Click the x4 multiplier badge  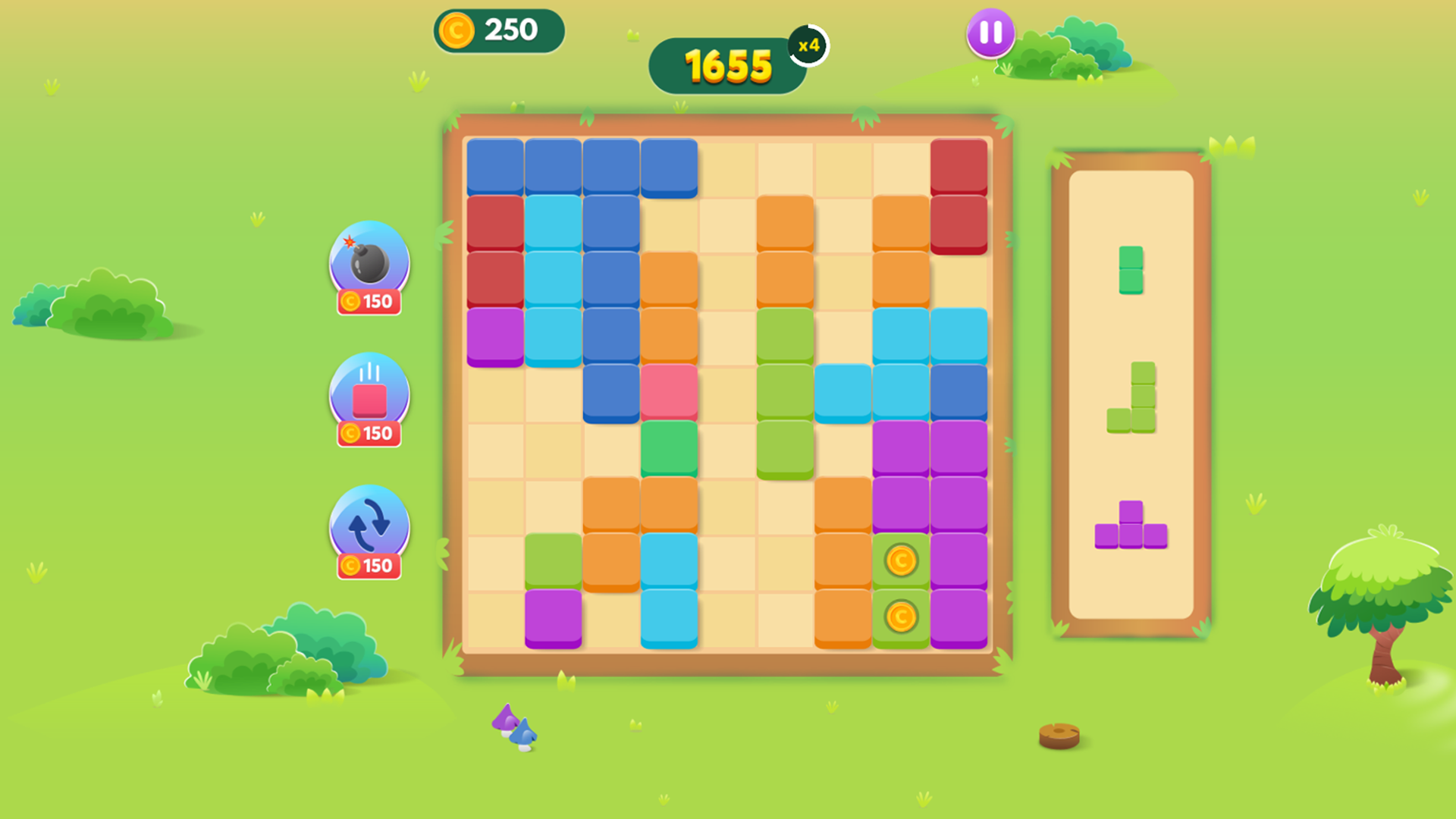pos(808,46)
